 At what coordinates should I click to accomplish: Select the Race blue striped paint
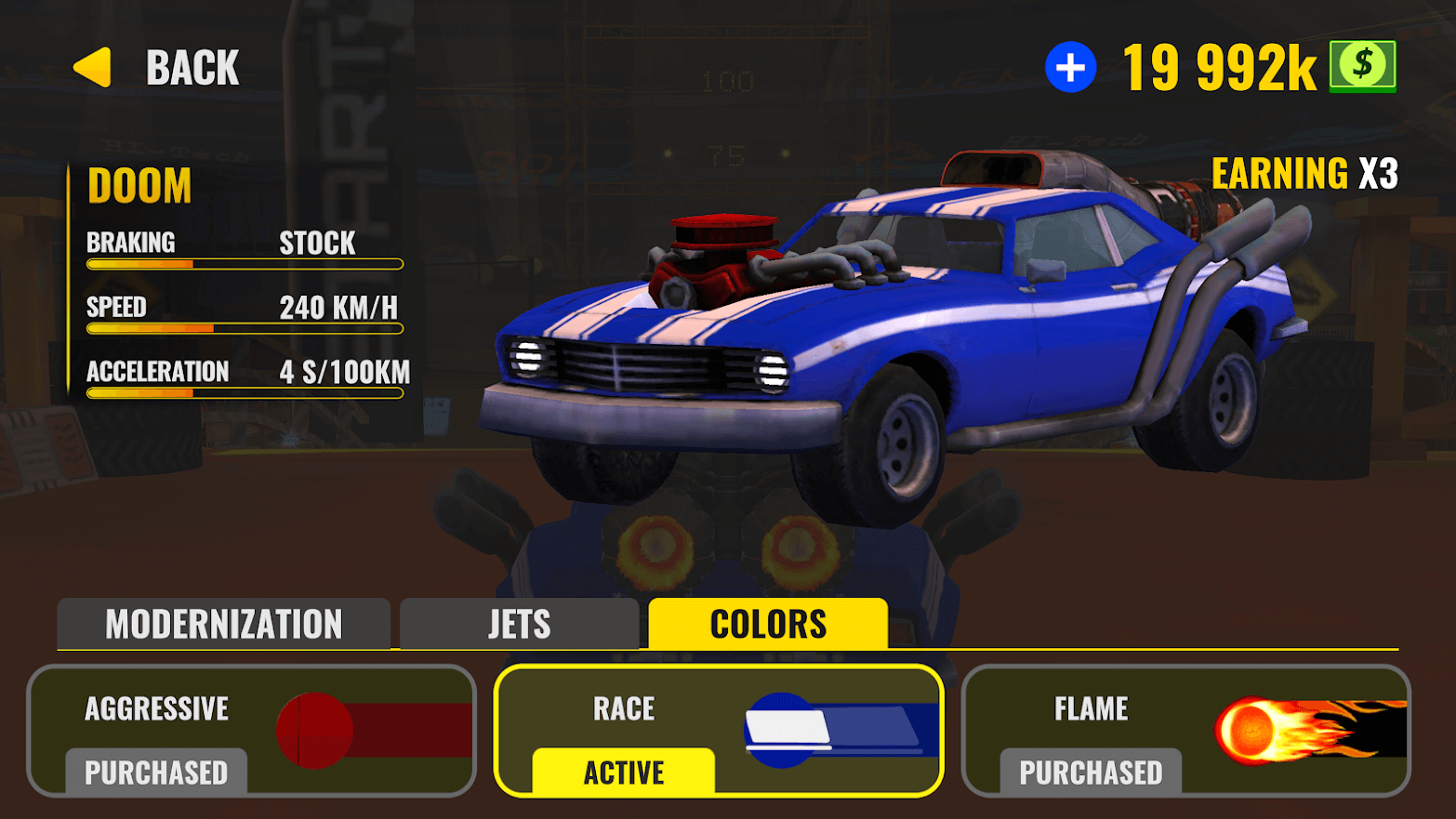pos(718,731)
